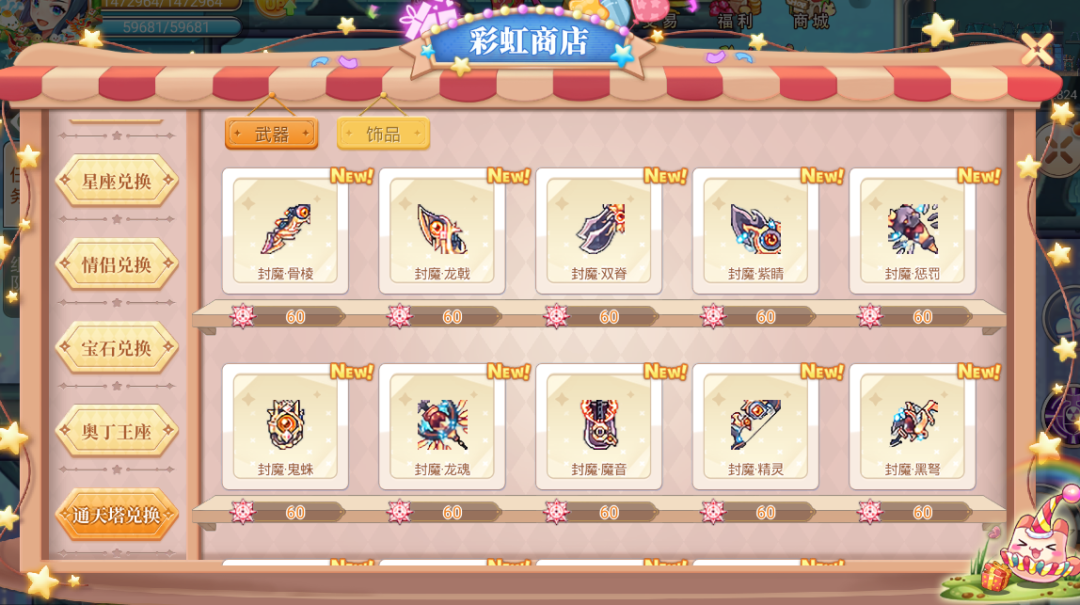The image size is (1080, 605).
Task: Close the 彩虹商店 shop window
Action: [1037, 47]
